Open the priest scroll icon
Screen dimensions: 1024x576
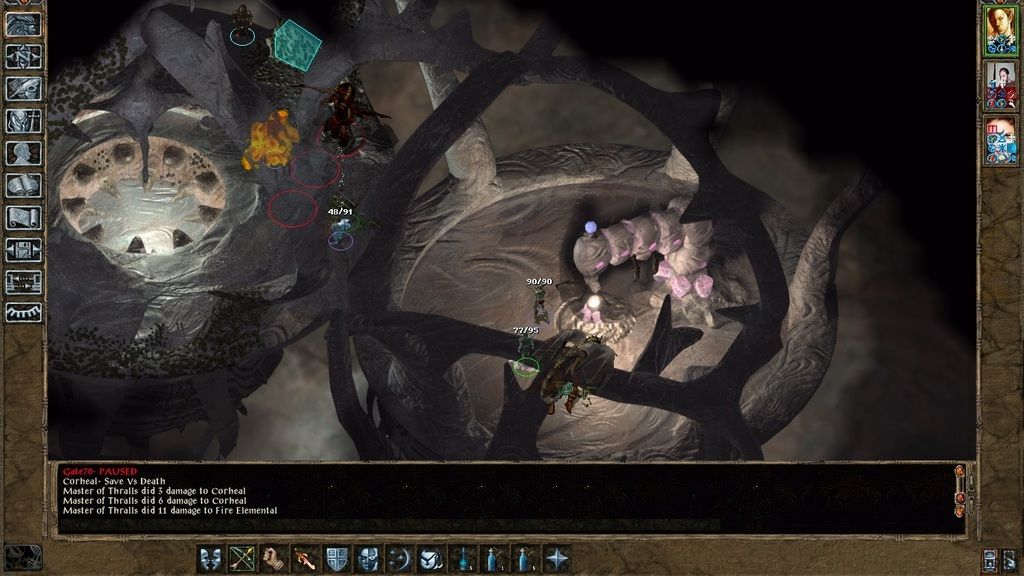(23, 217)
